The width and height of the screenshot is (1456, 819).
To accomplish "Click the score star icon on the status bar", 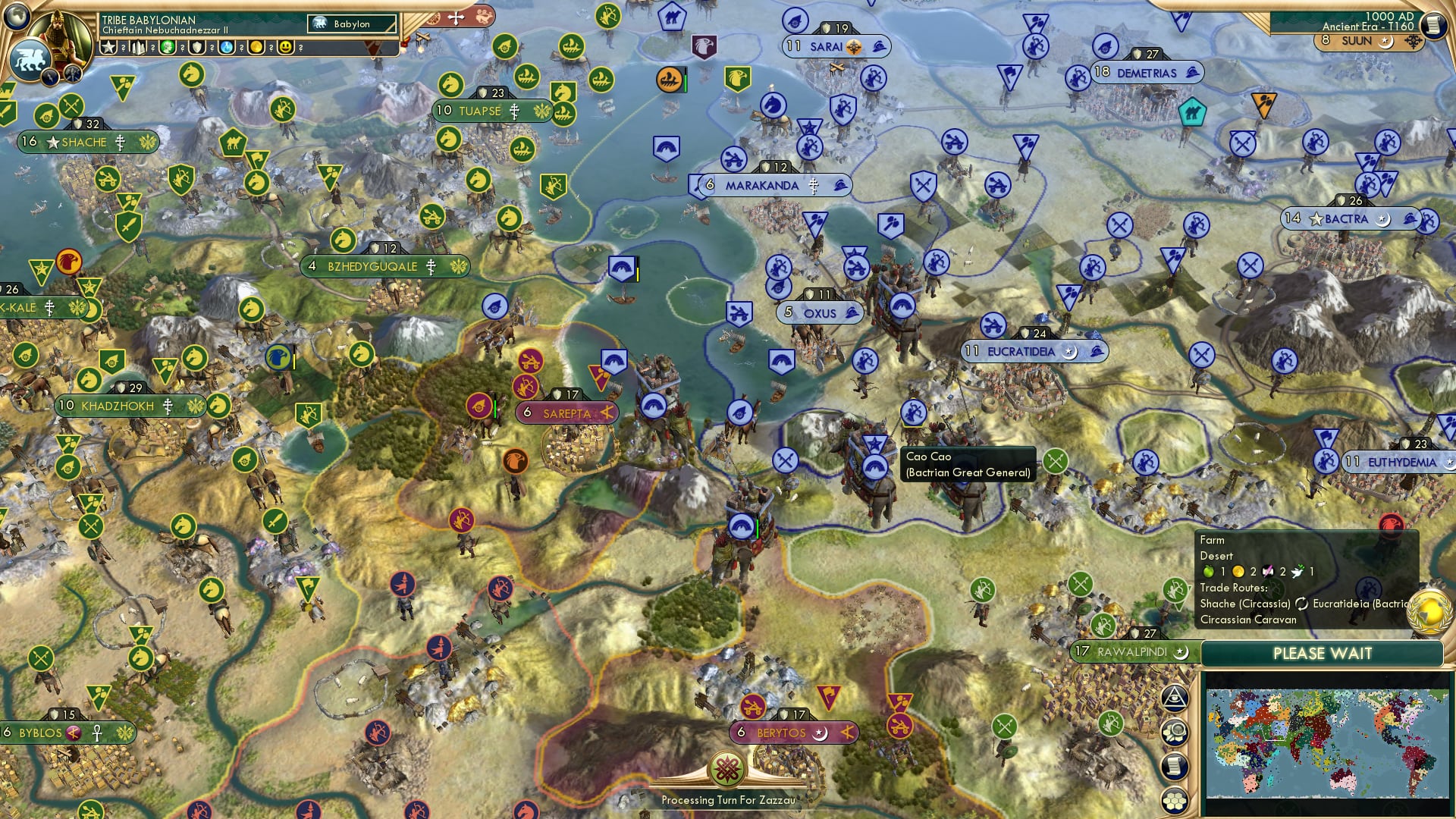I will click(x=108, y=48).
